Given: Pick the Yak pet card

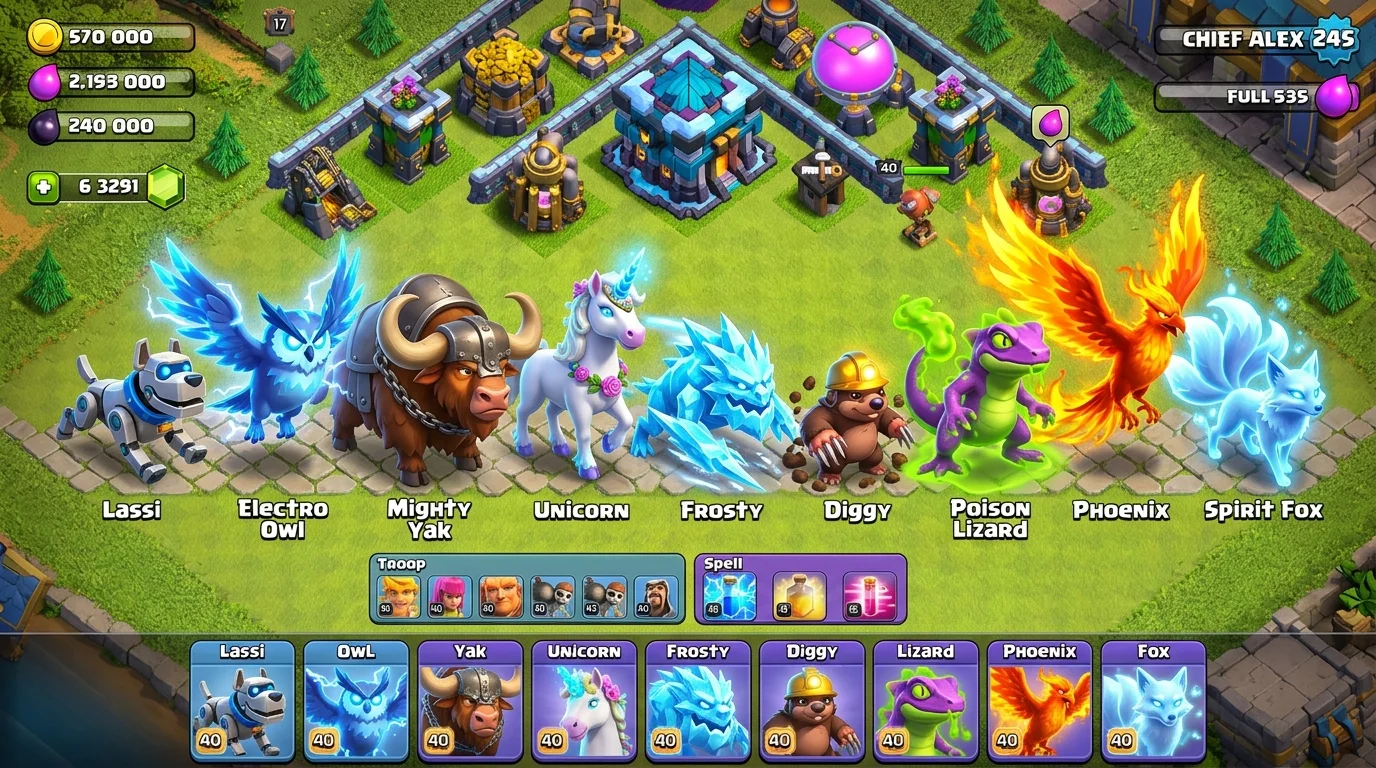Looking at the screenshot, I should (470, 700).
